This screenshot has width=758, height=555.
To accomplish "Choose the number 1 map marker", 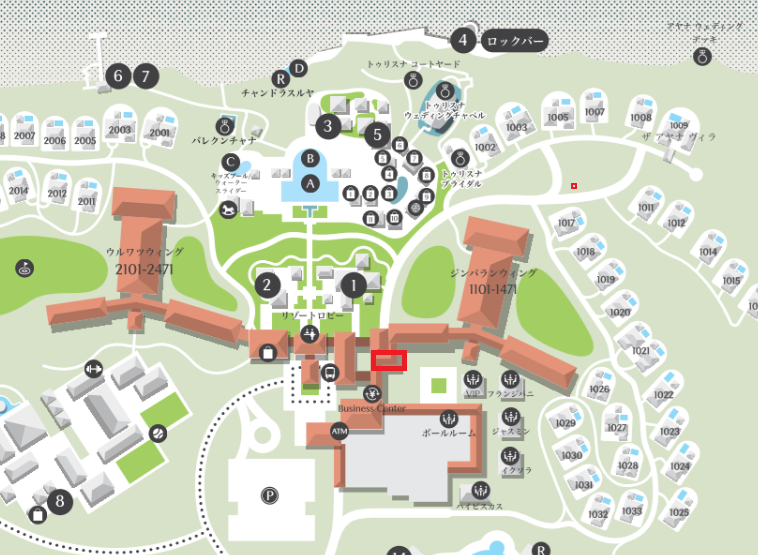I will coord(352,285).
